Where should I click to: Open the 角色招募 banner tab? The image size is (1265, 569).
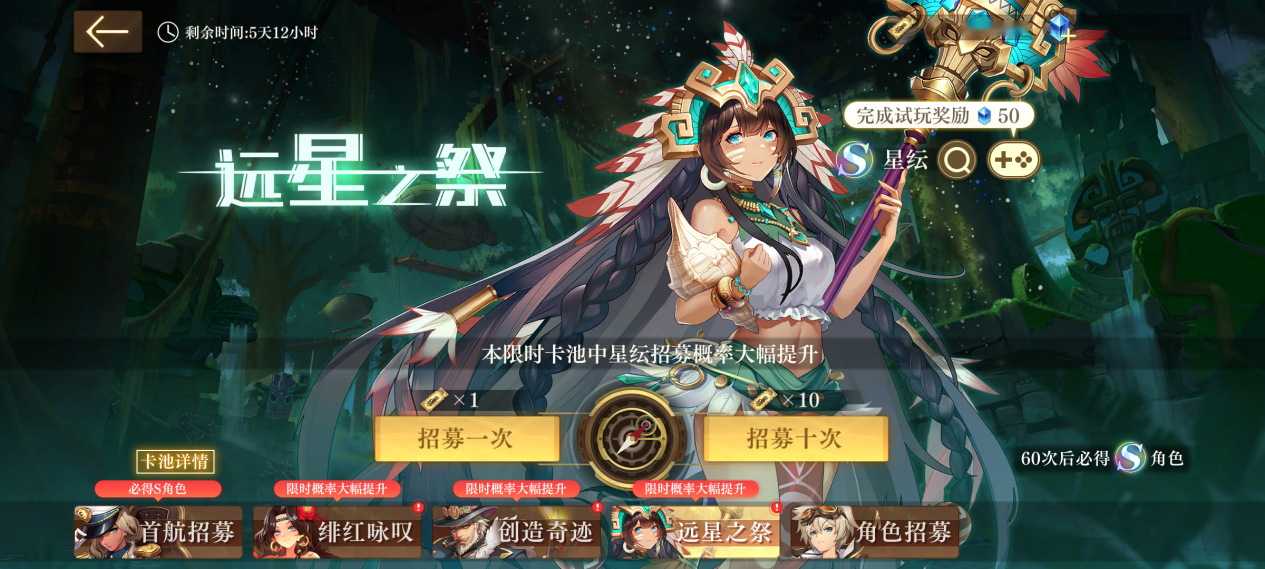tap(874, 532)
